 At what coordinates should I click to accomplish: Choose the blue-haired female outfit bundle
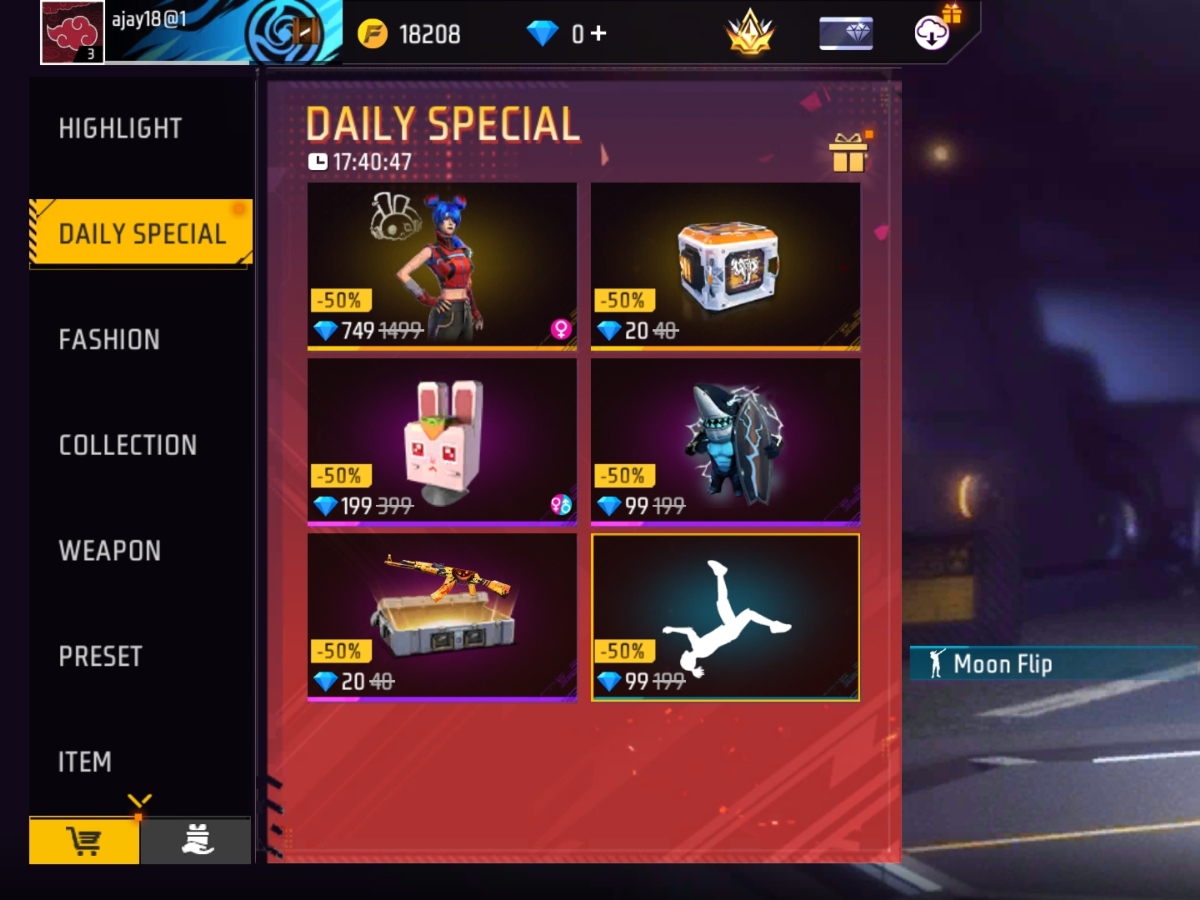coord(442,265)
